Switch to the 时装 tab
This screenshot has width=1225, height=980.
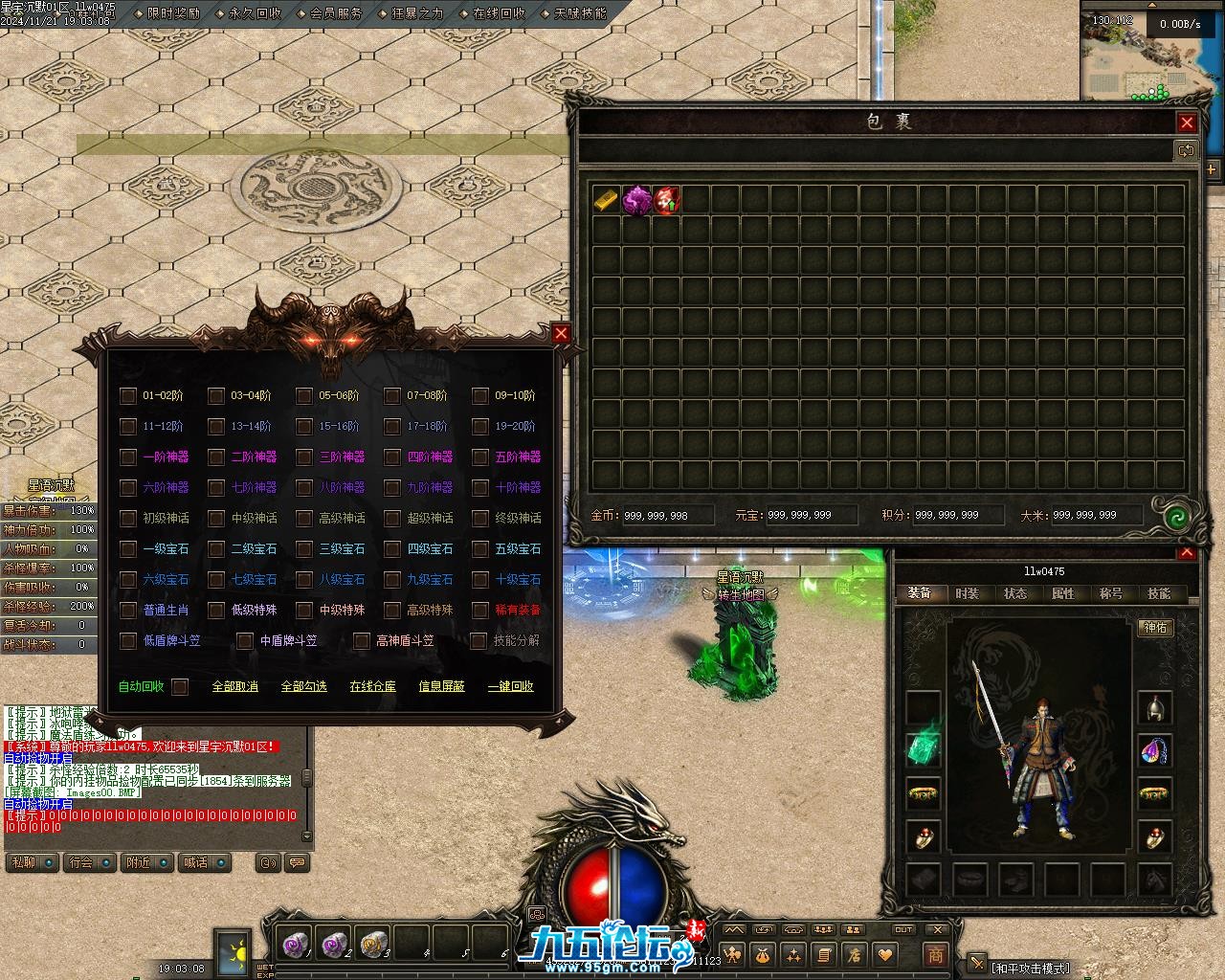click(x=968, y=593)
